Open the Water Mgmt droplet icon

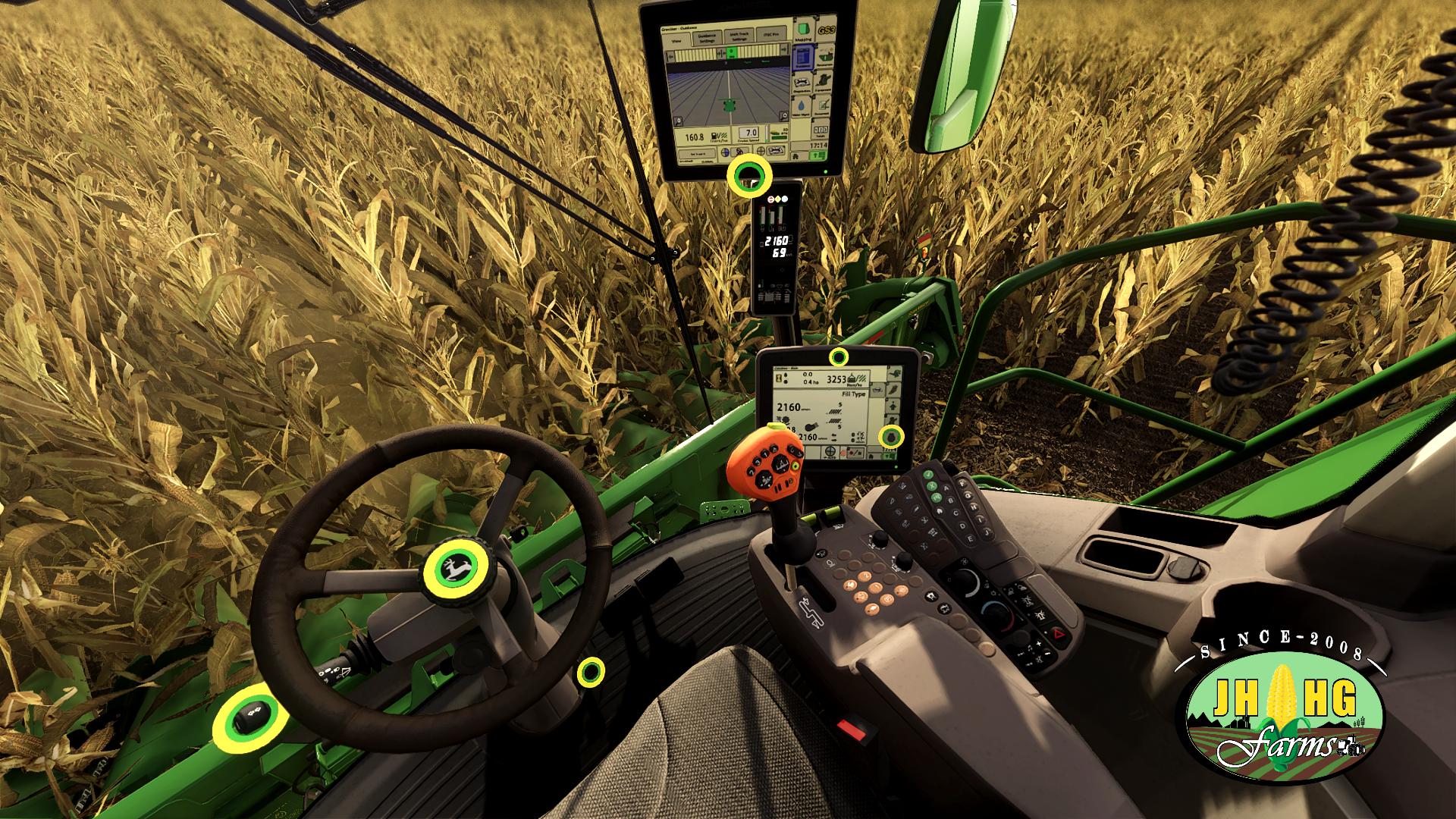(802, 105)
